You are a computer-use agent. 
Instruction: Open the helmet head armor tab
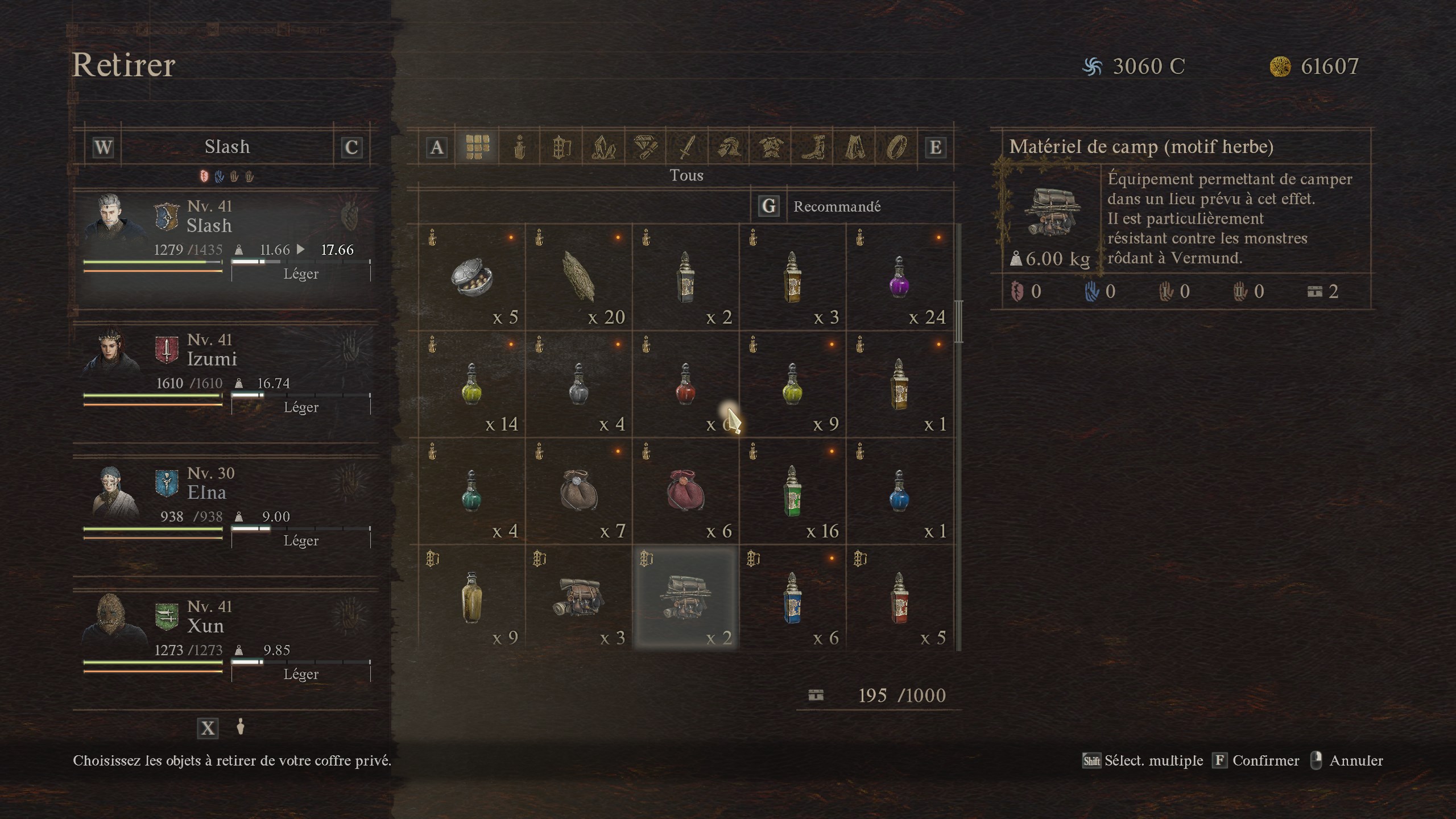point(729,148)
